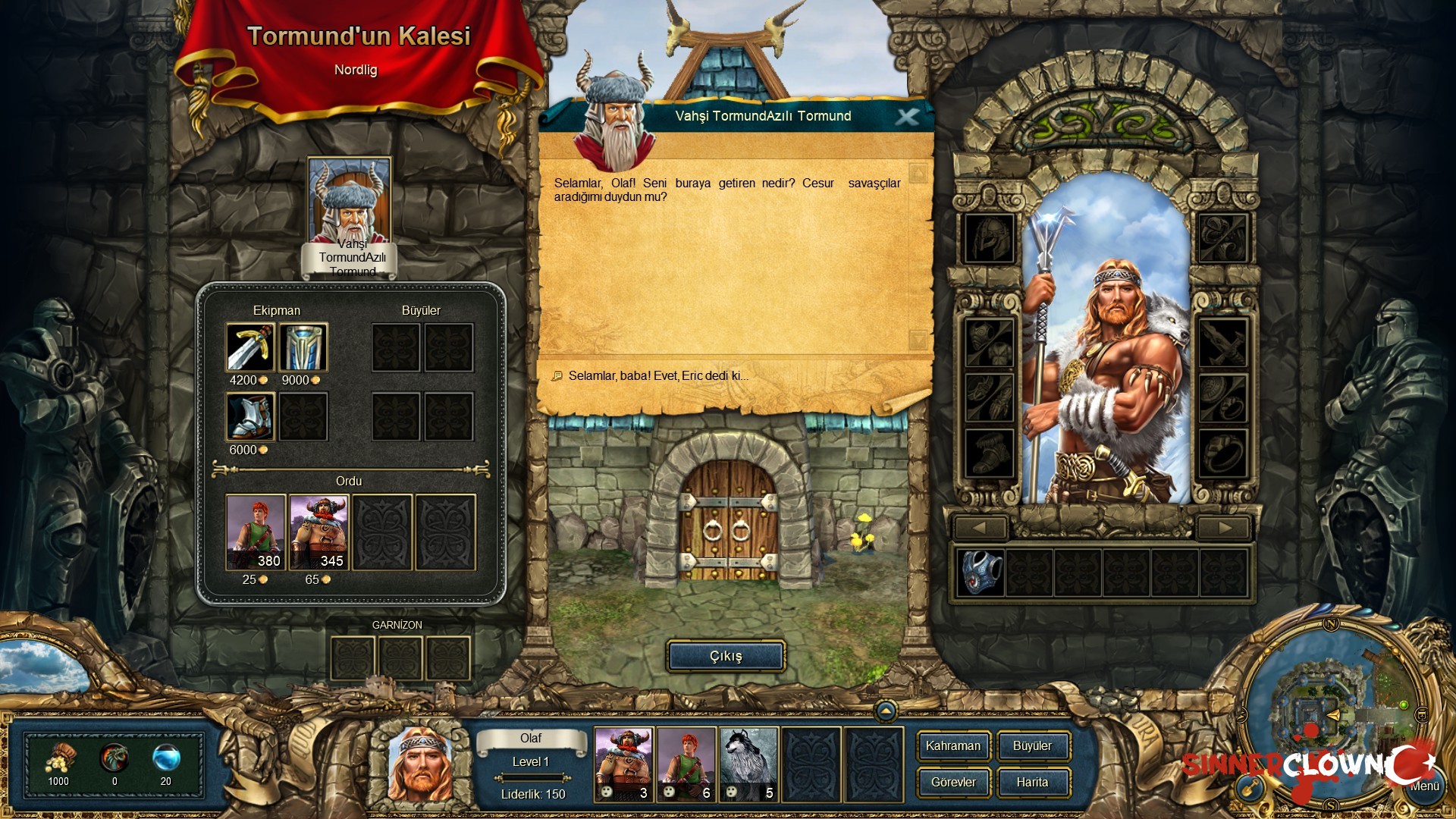This screenshot has width=1456, height=819.
Task: Select the blue armor item in backpack
Action: (981, 572)
